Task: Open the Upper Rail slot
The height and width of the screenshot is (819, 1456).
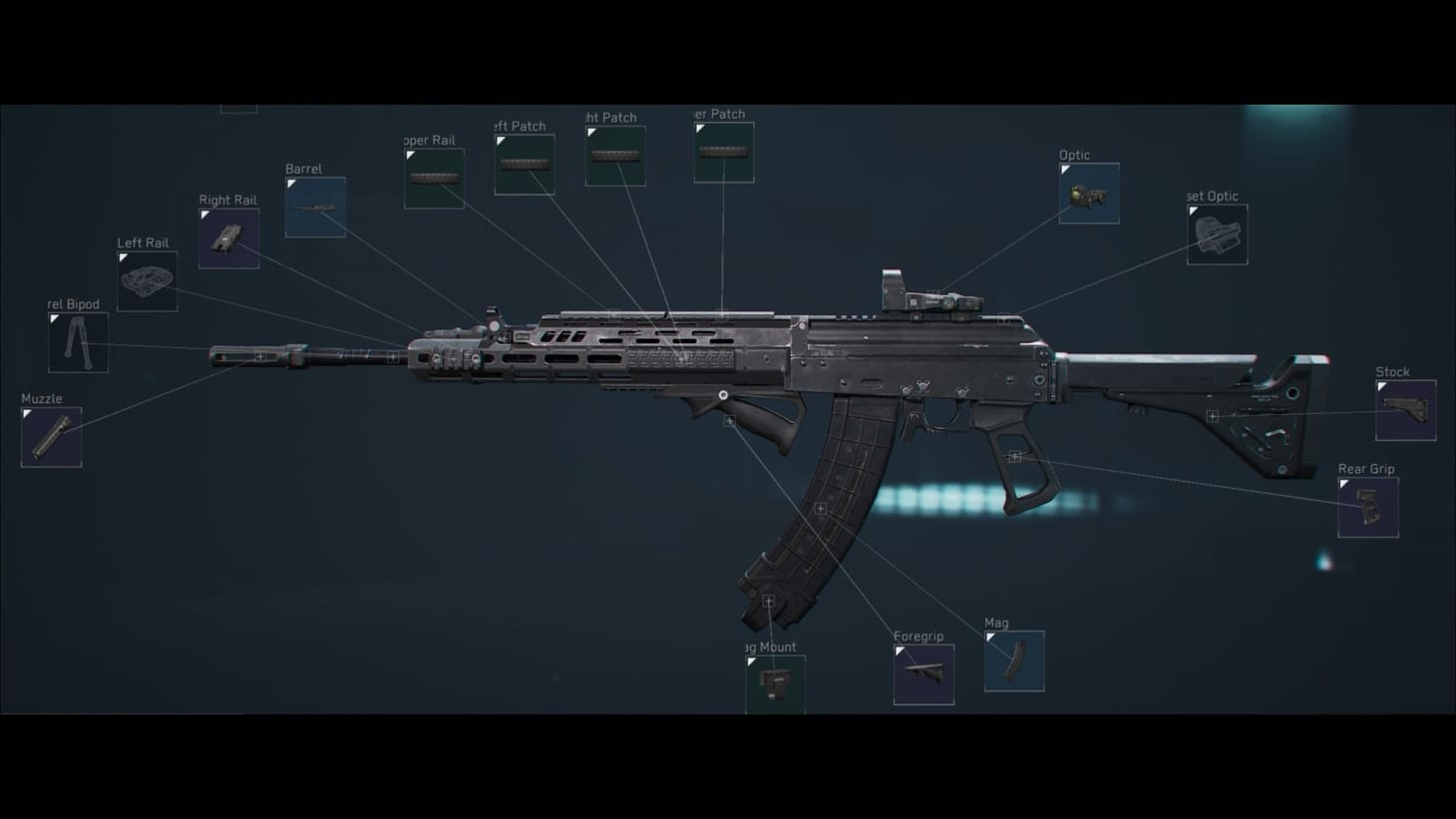Action: (435, 178)
